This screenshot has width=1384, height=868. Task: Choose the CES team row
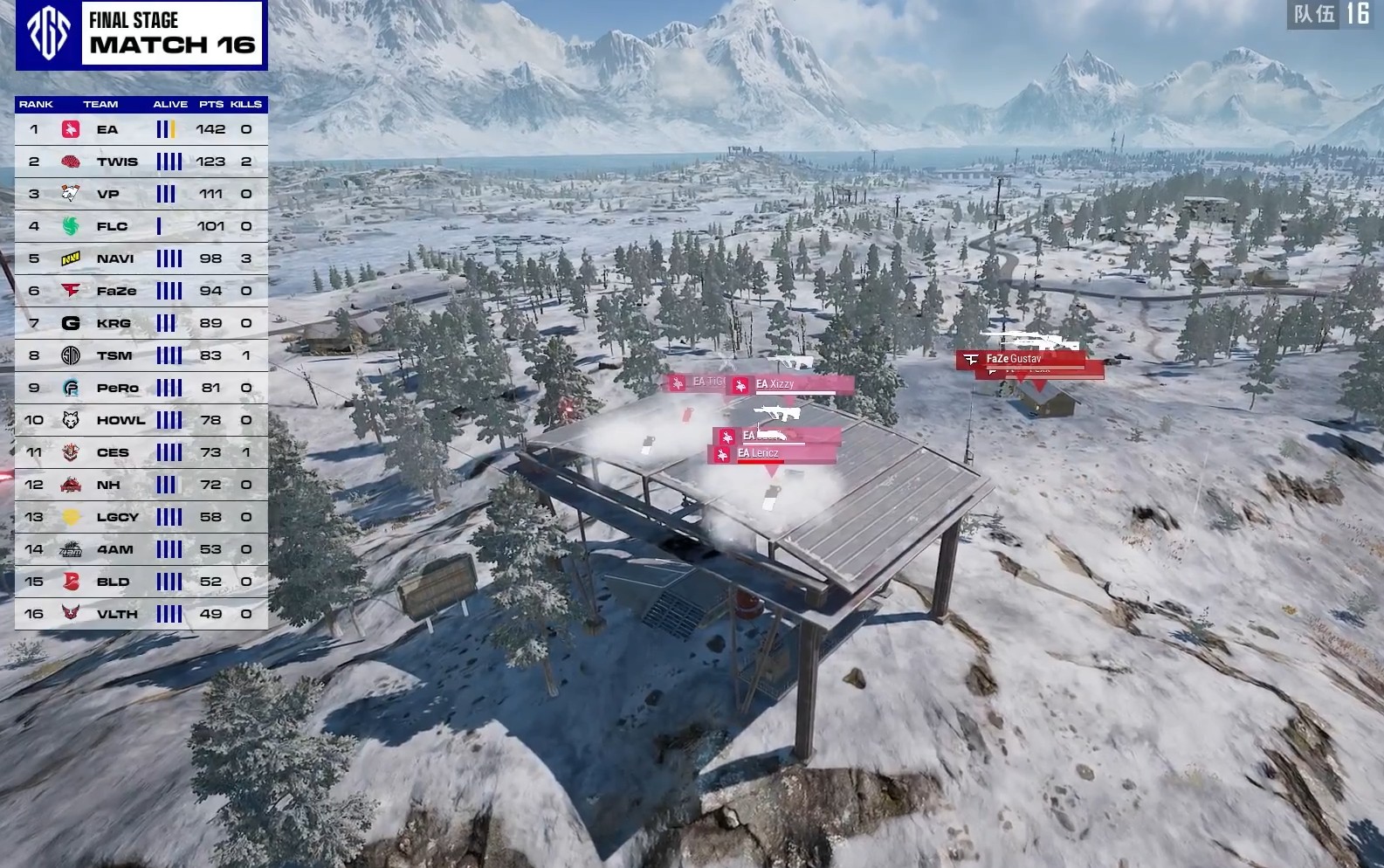tap(141, 452)
